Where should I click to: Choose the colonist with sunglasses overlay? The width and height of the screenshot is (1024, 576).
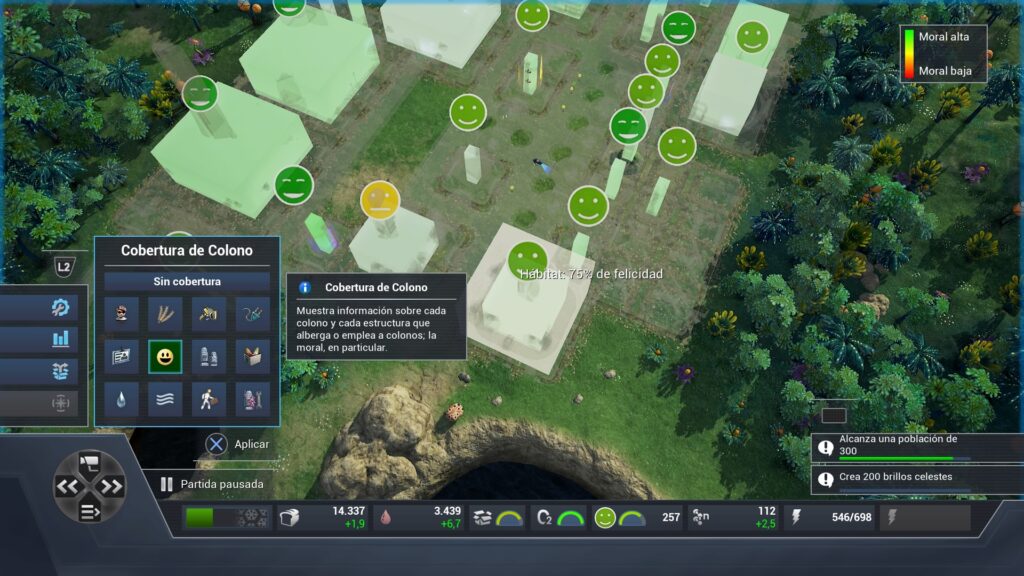point(122,313)
